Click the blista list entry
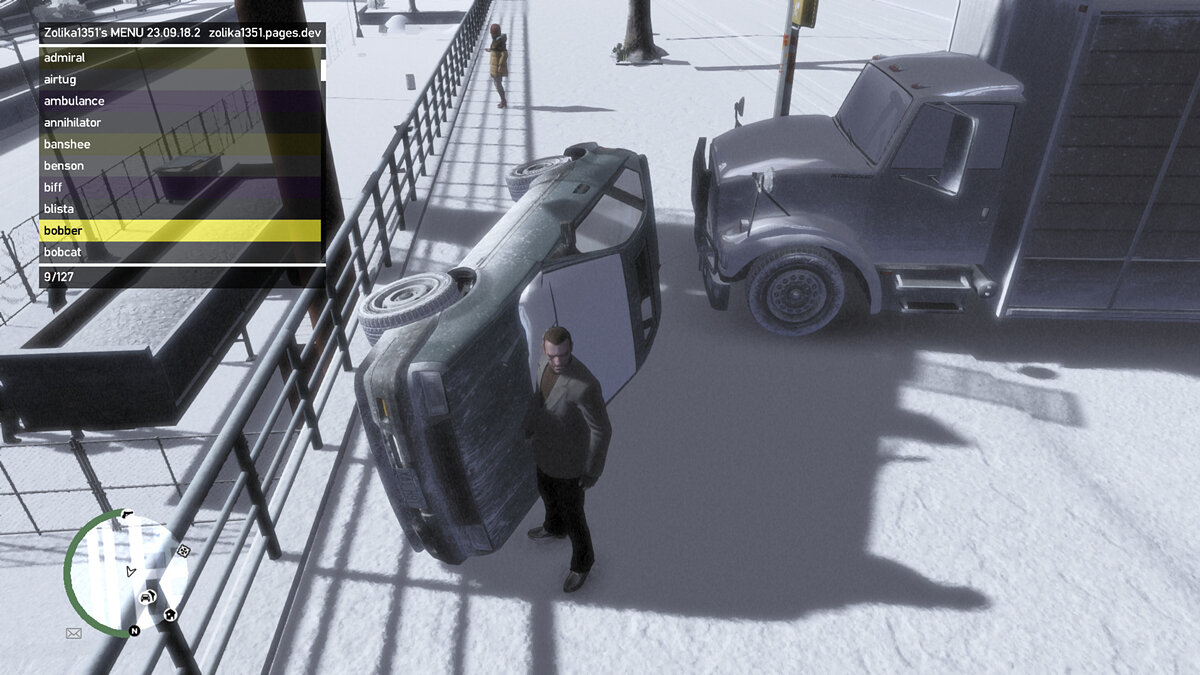Viewport: 1200px width, 675px height. [x=180, y=209]
